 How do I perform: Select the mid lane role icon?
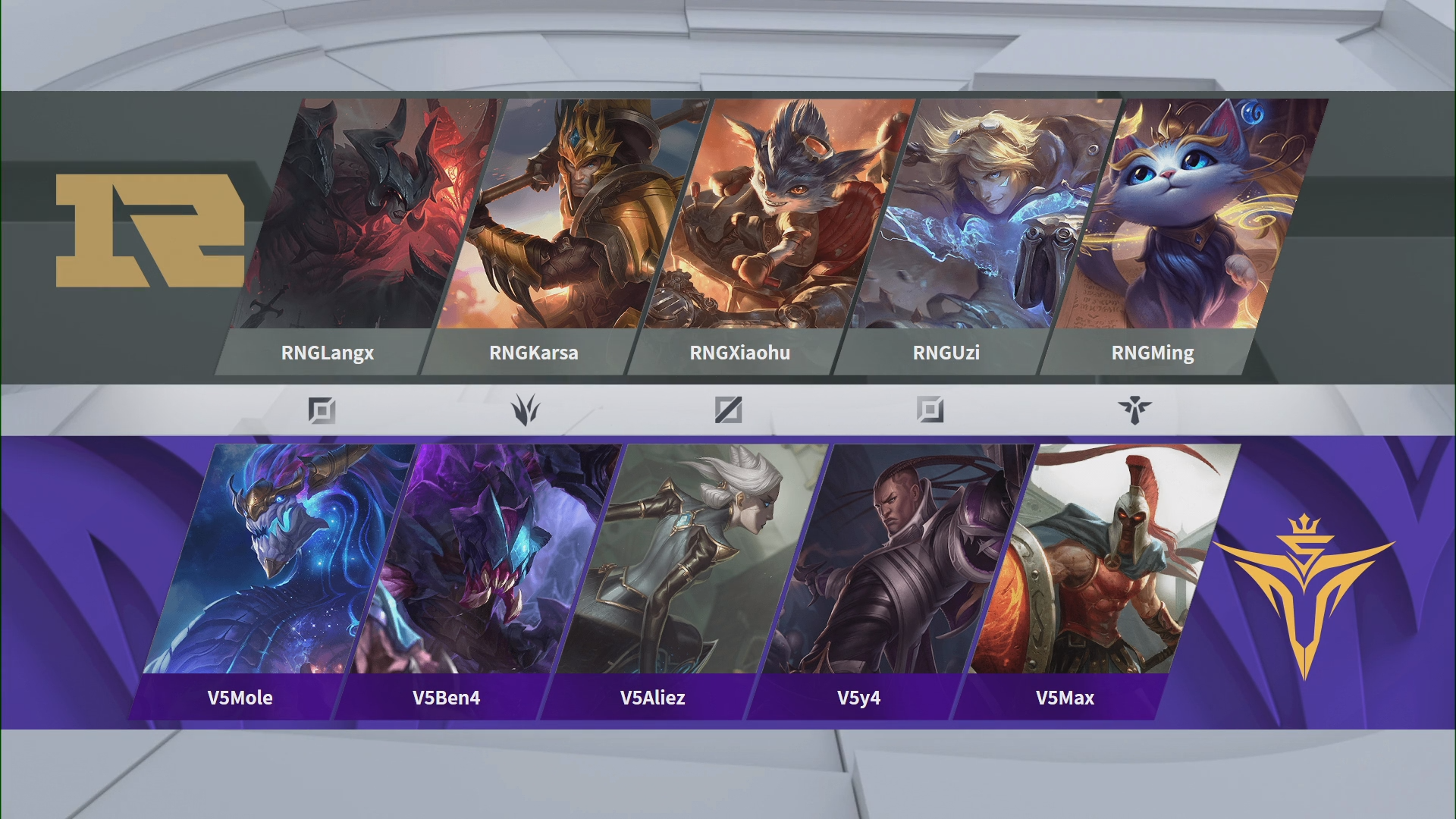(x=728, y=410)
